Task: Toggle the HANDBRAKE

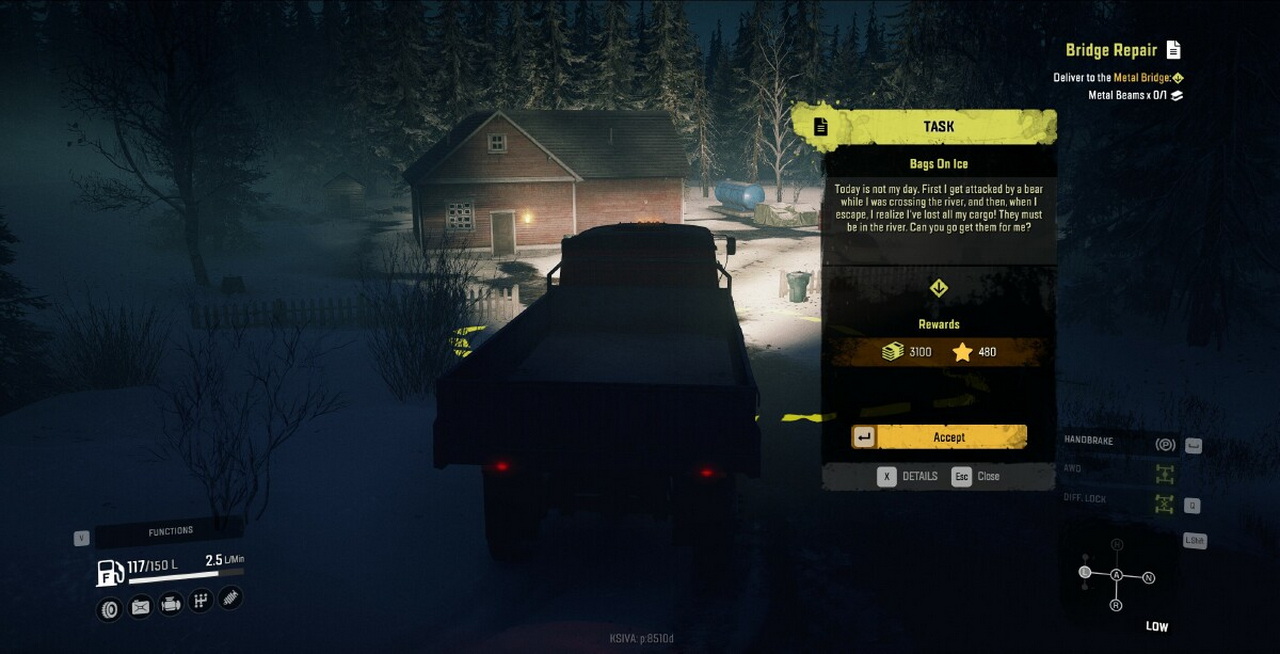Action: pyautogui.click(x=1164, y=445)
